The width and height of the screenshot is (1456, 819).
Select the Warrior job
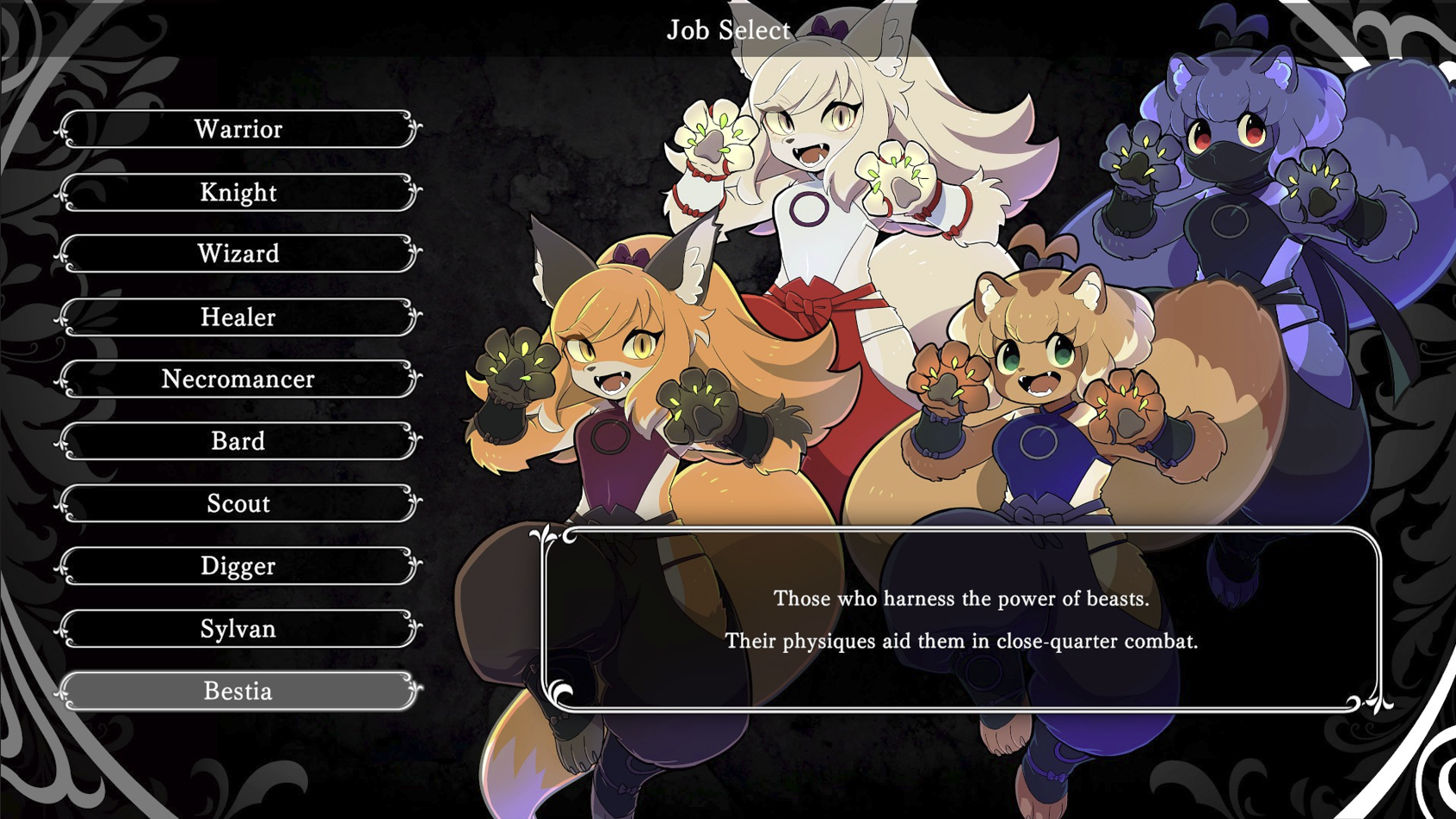coord(238,129)
